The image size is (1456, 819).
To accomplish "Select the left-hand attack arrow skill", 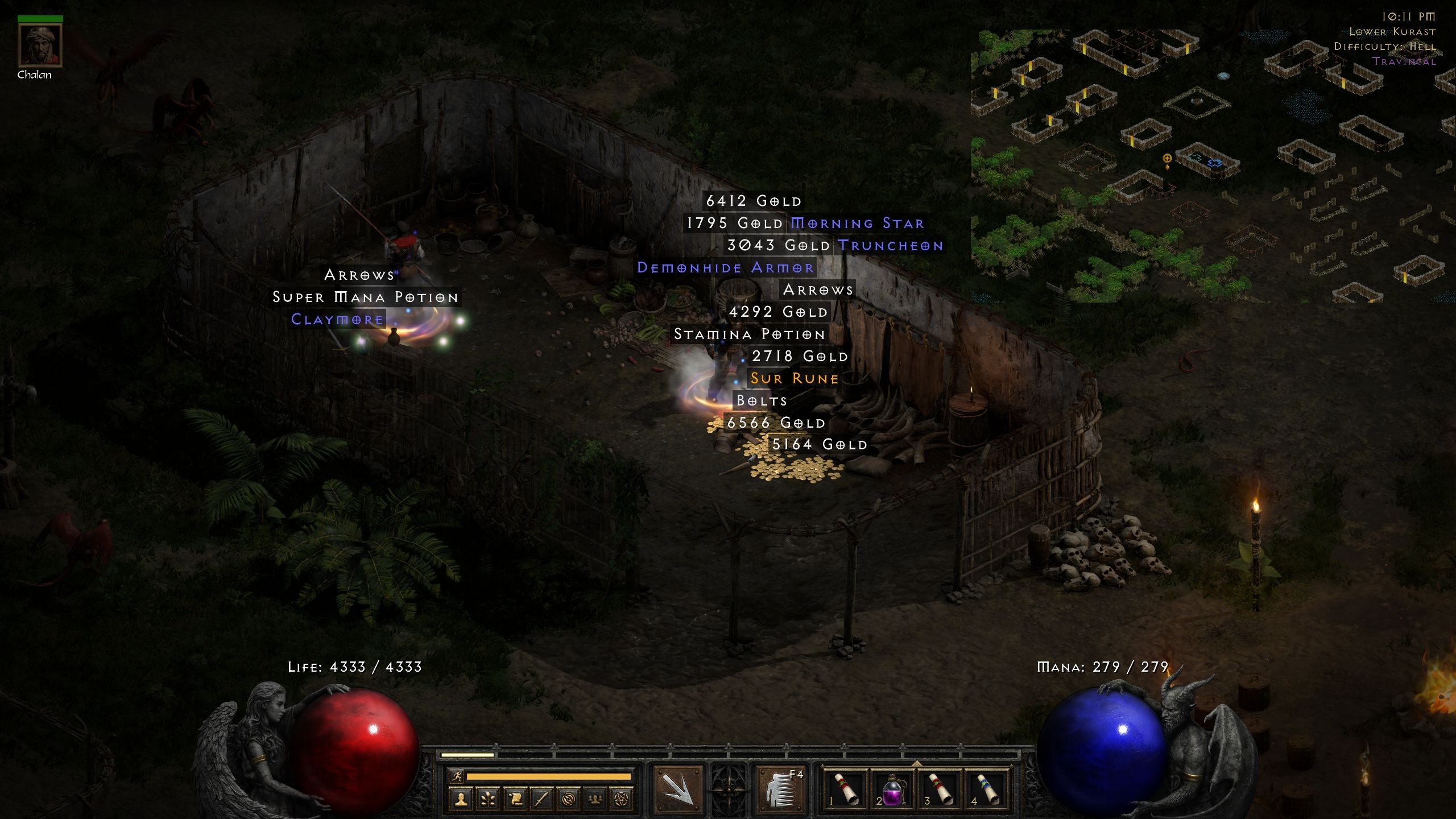I will point(677,790).
